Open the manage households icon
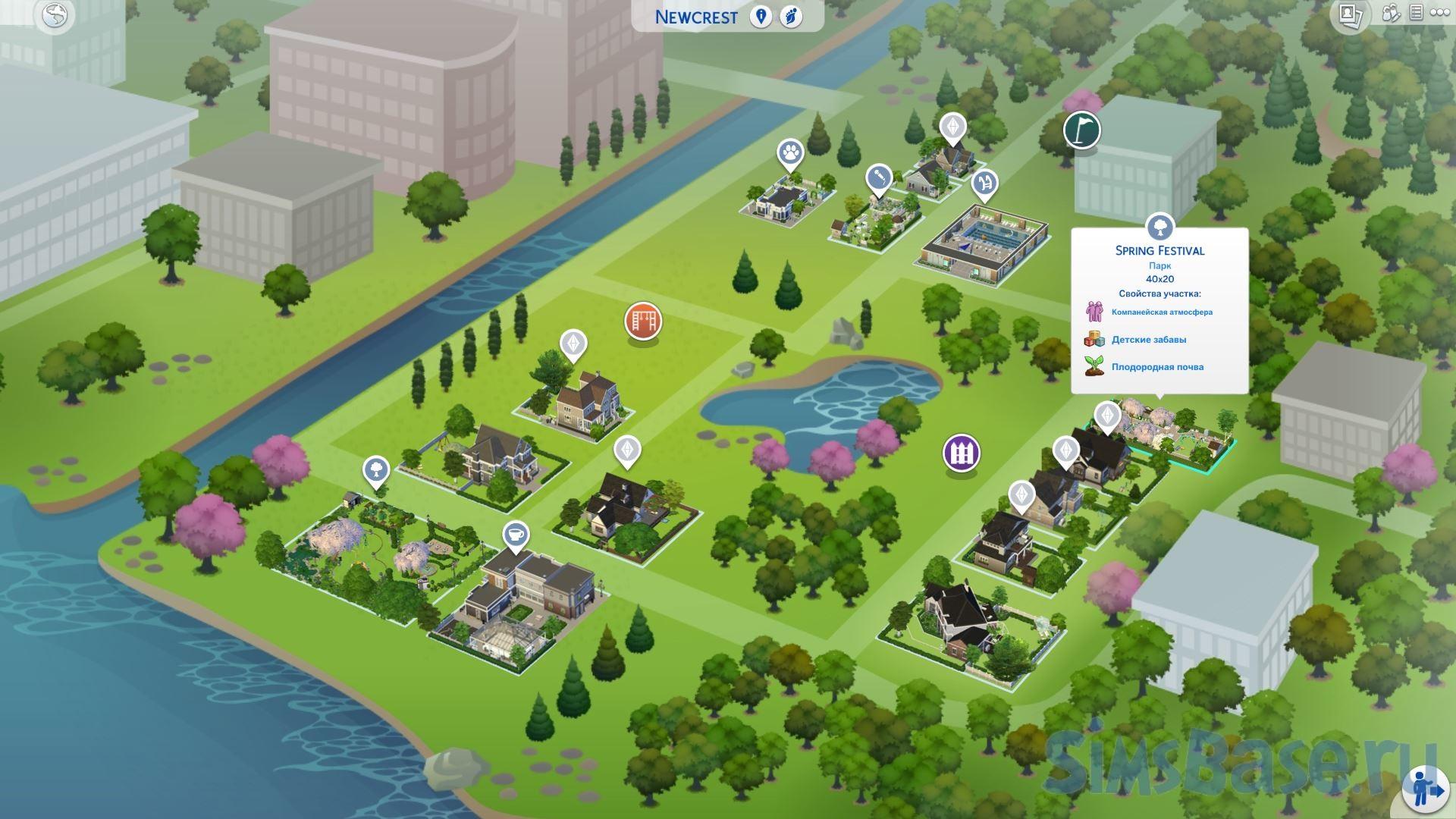 coord(1391,14)
